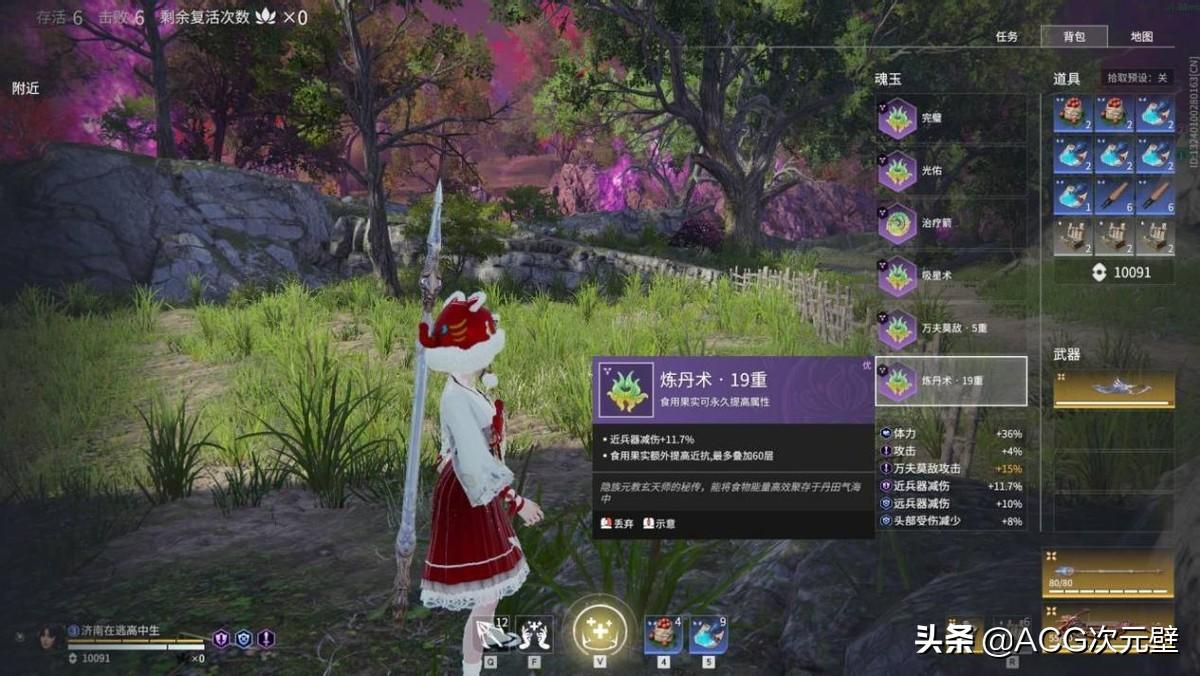Activate the footprints skill icon

(x=536, y=635)
